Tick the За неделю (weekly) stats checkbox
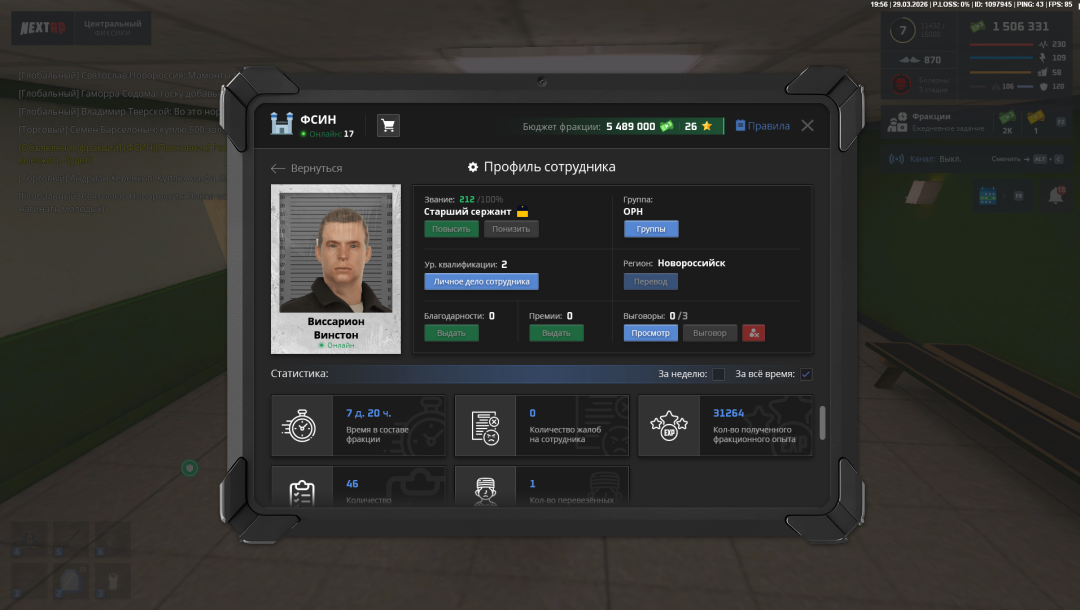The height and width of the screenshot is (610, 1080). coord(718,374)
